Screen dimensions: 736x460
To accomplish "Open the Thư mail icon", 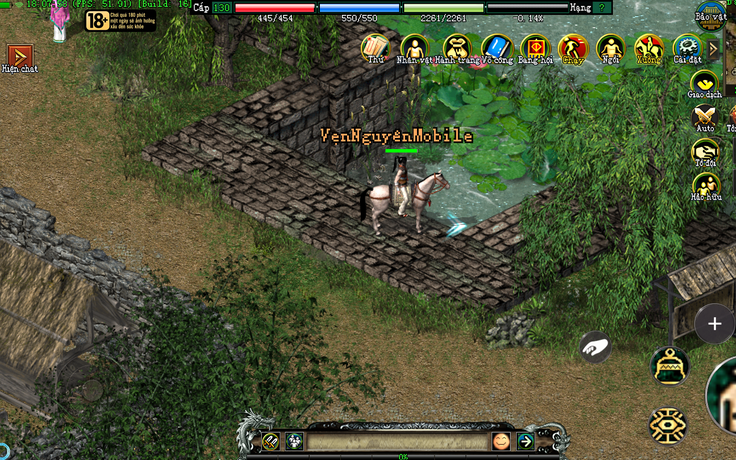I will pos(375,47).
